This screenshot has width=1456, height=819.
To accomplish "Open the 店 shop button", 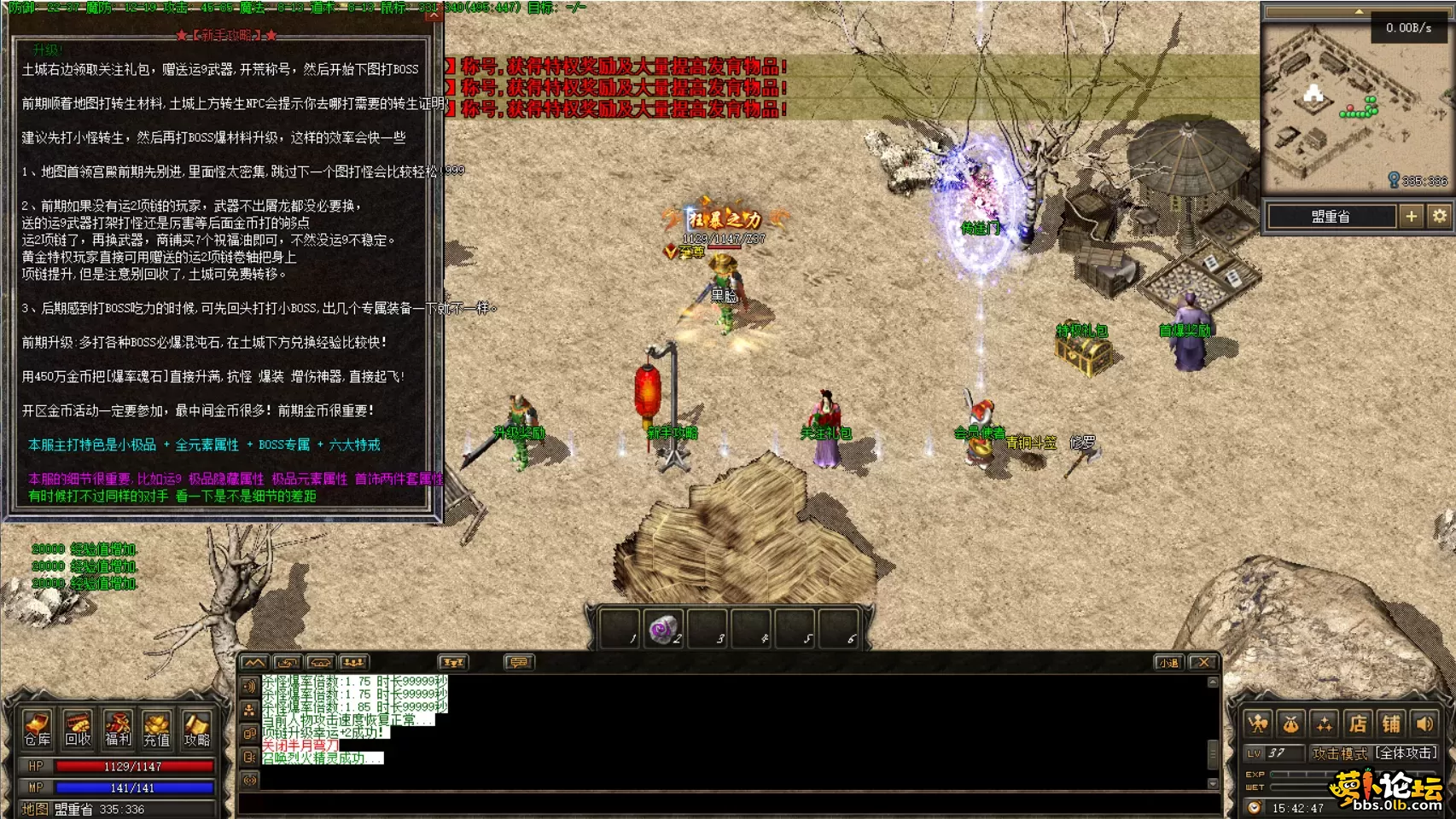I will (x=1358, y=724).
